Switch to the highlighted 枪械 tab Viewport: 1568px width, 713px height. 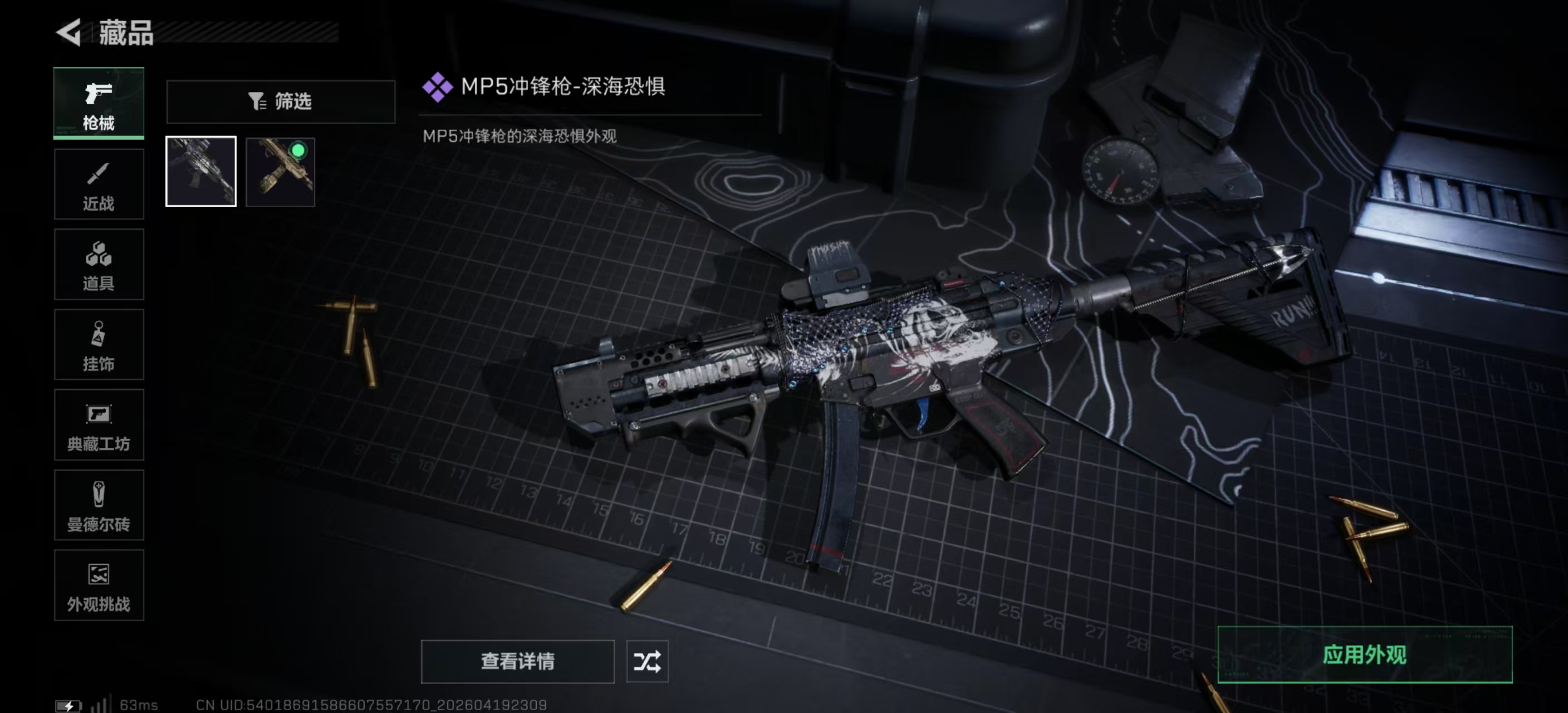coord(99,104)
